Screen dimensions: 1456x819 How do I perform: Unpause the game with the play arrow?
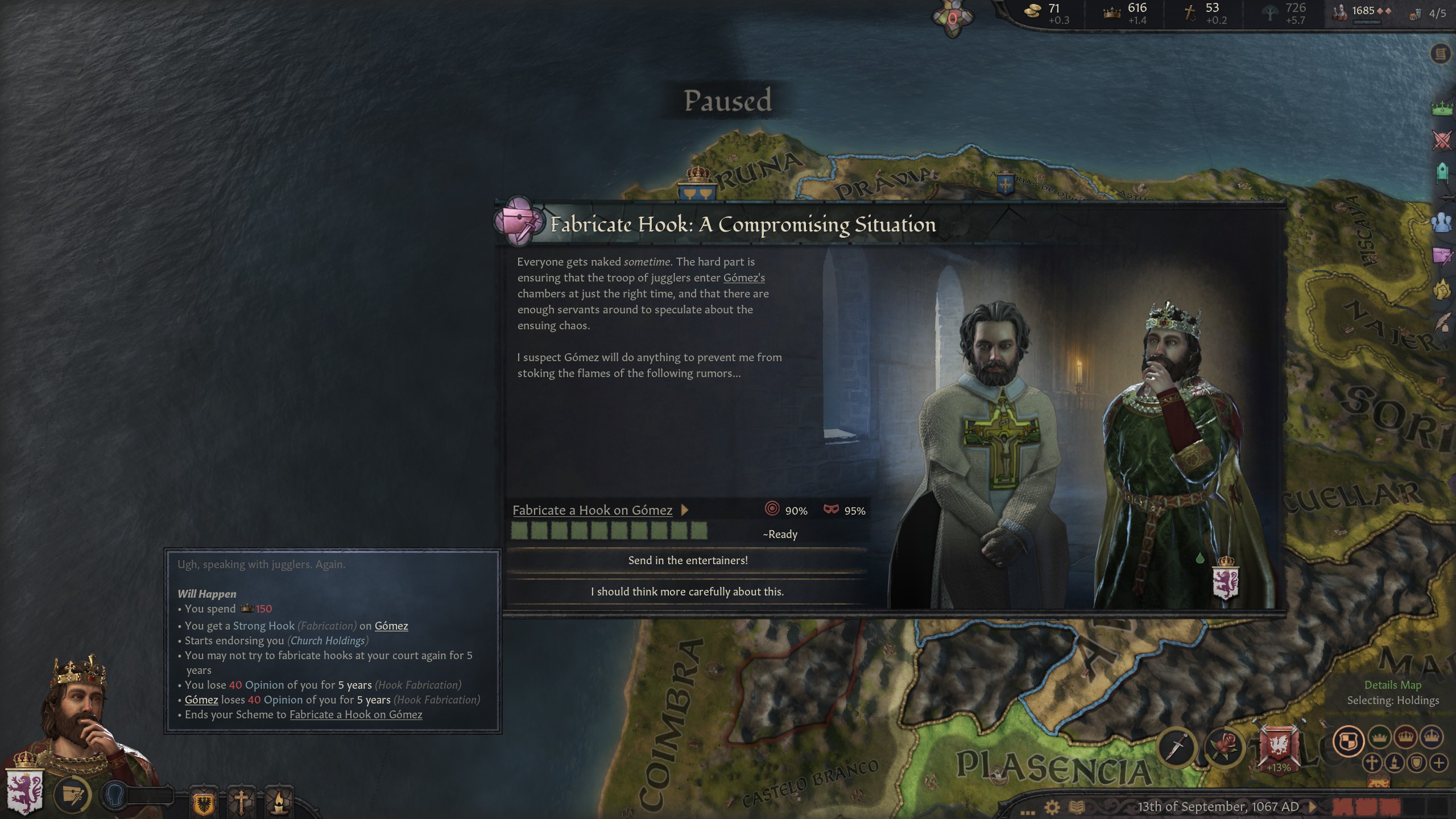[x=1312, y=806]
